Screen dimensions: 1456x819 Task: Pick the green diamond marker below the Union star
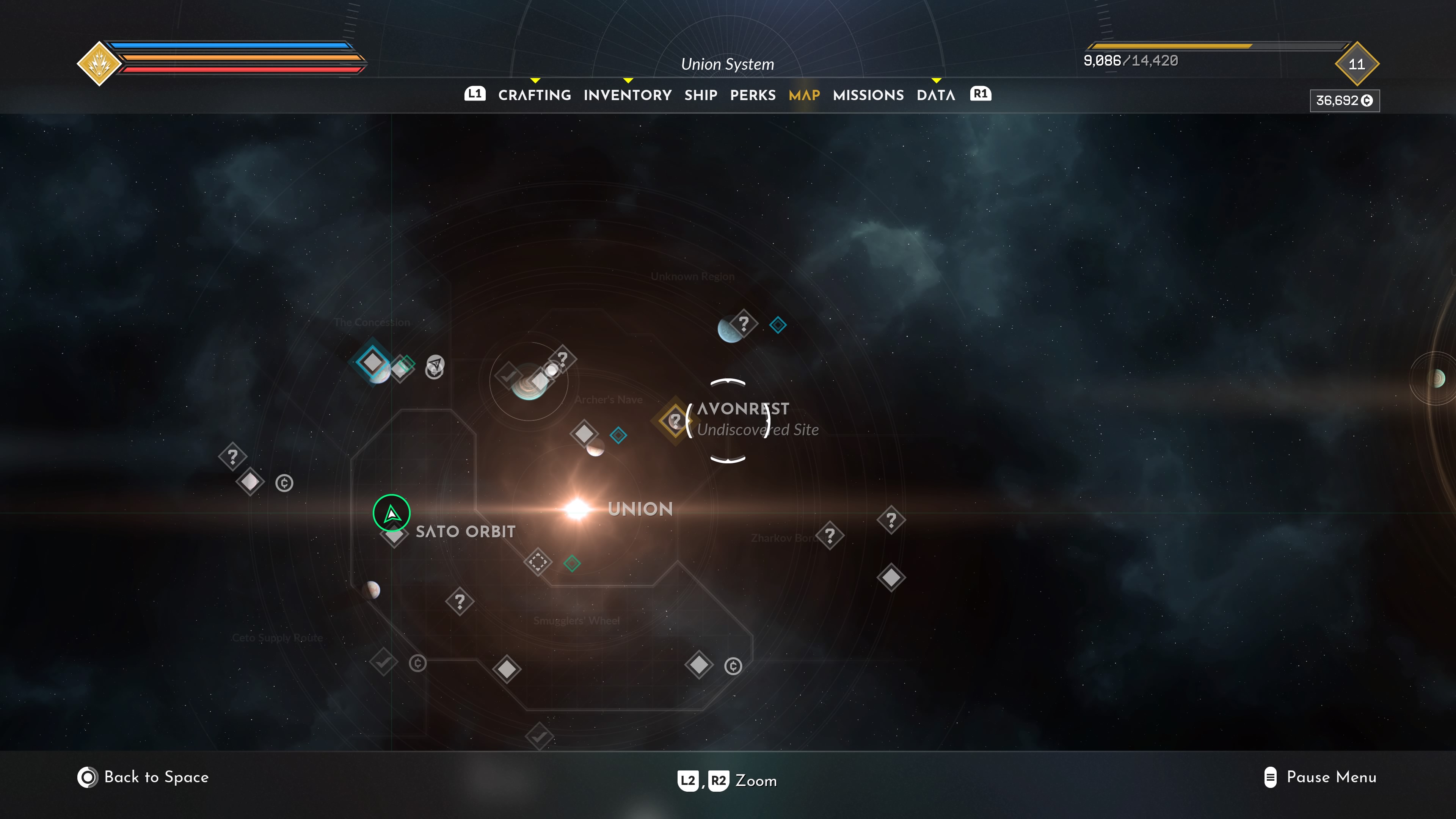point(572,563)
